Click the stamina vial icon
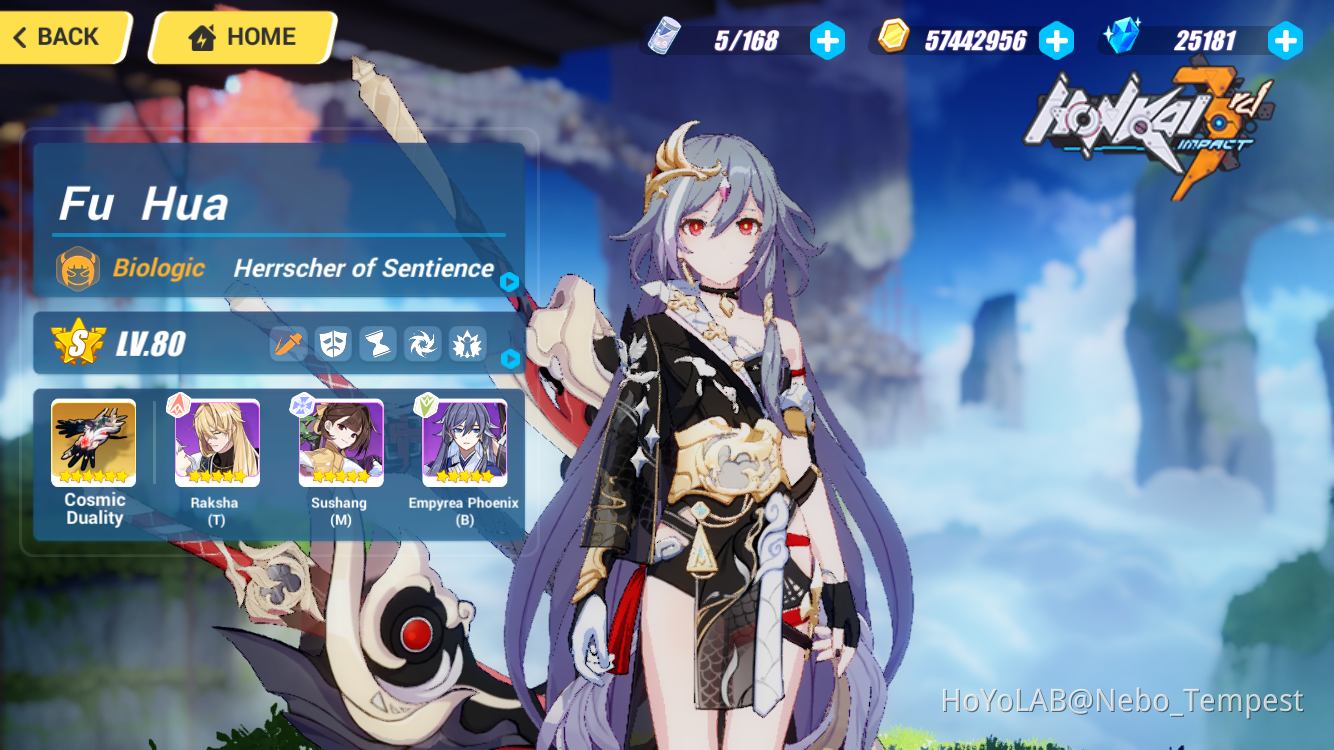Screen dimensions: 1334x750 (x=663, y=39)
